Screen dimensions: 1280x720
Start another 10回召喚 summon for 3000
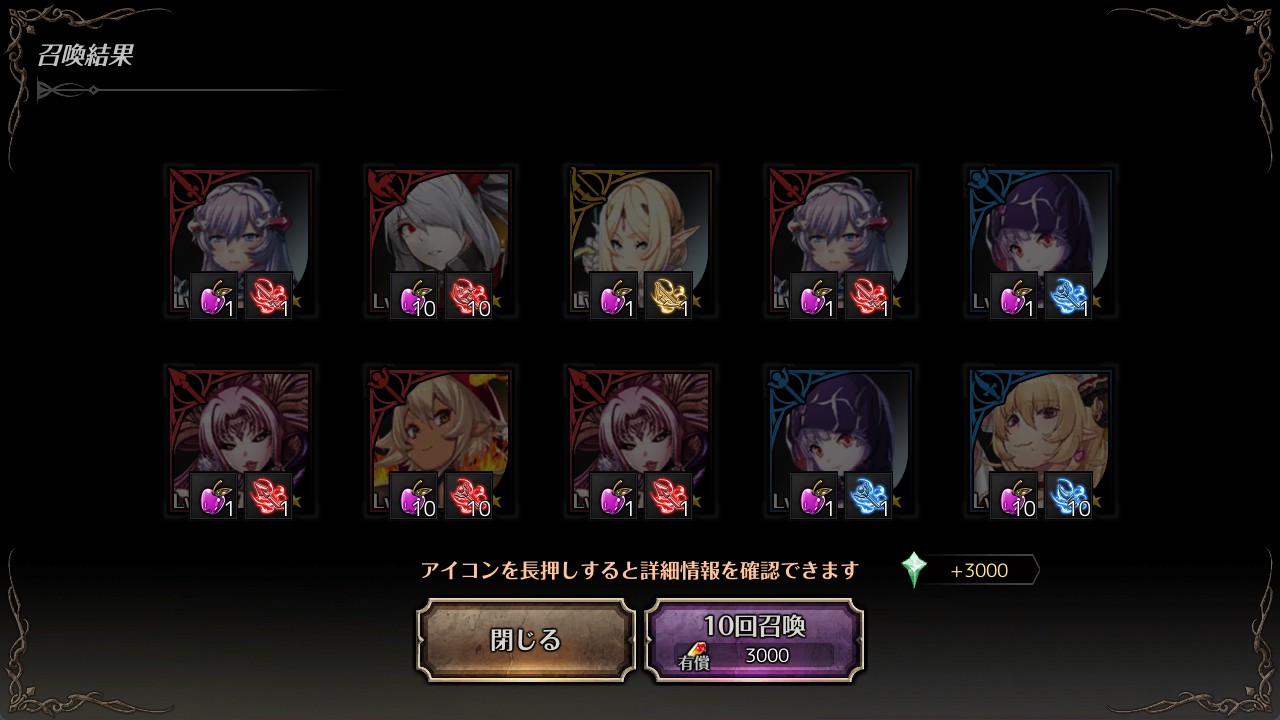coord(754,640)
